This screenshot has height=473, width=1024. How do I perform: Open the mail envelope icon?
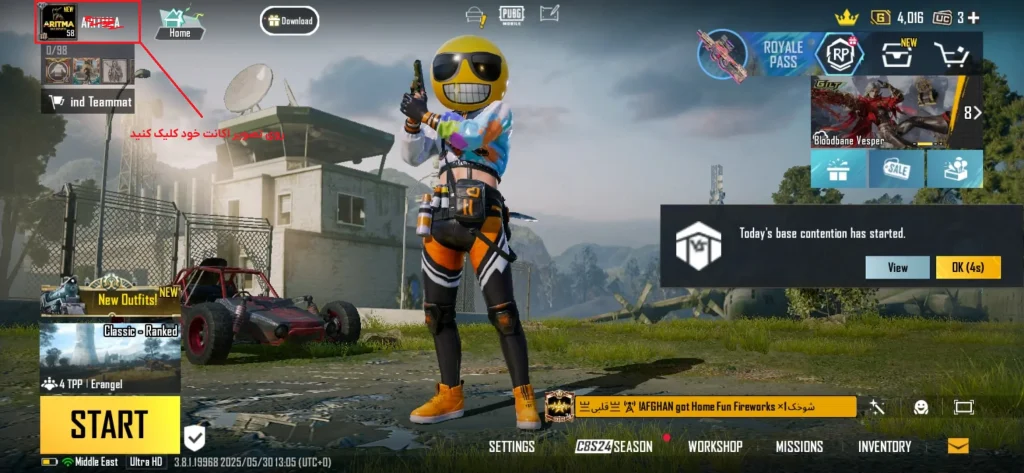(958, 446)
